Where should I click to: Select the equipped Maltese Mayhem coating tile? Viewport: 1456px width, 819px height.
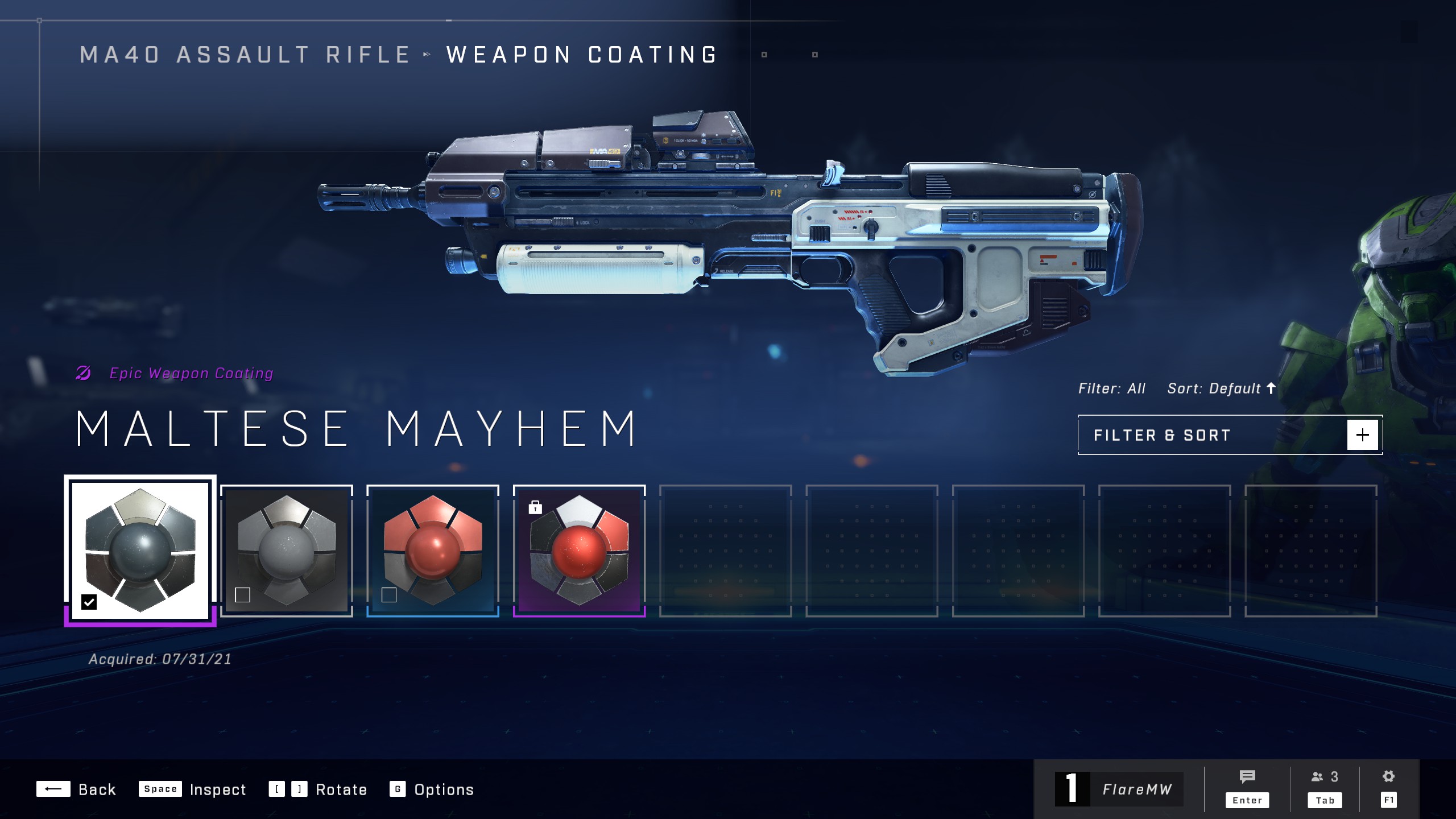tap(140, 549)
